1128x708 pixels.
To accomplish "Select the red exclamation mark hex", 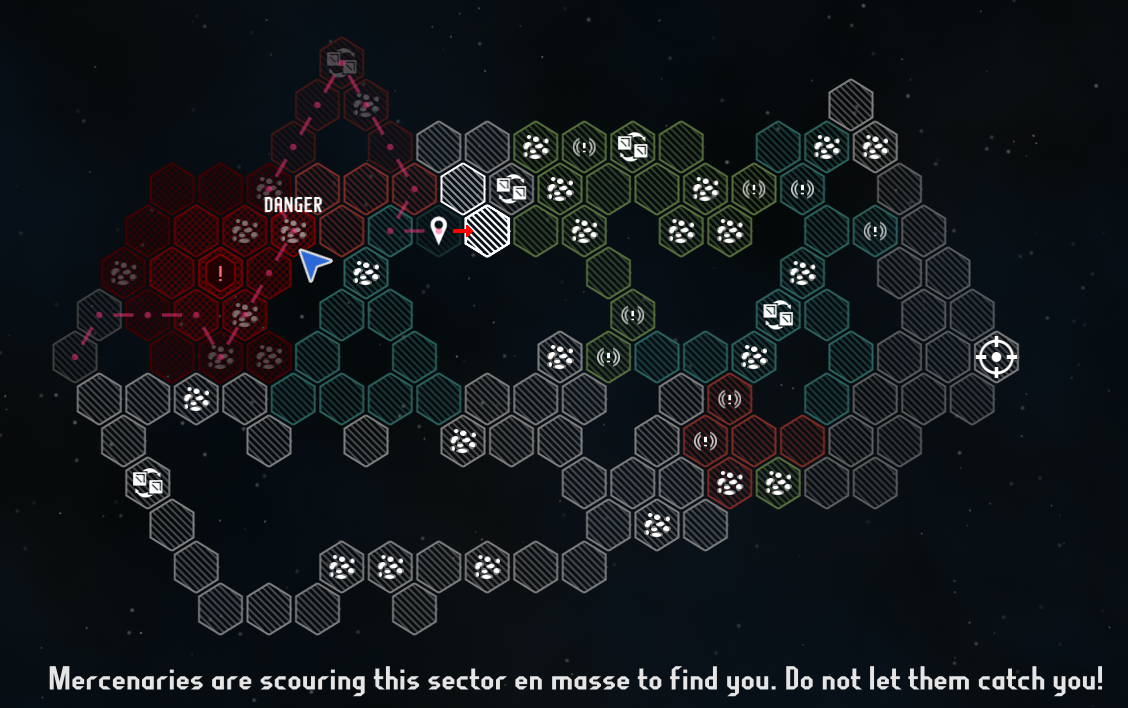I will point(220,273).
